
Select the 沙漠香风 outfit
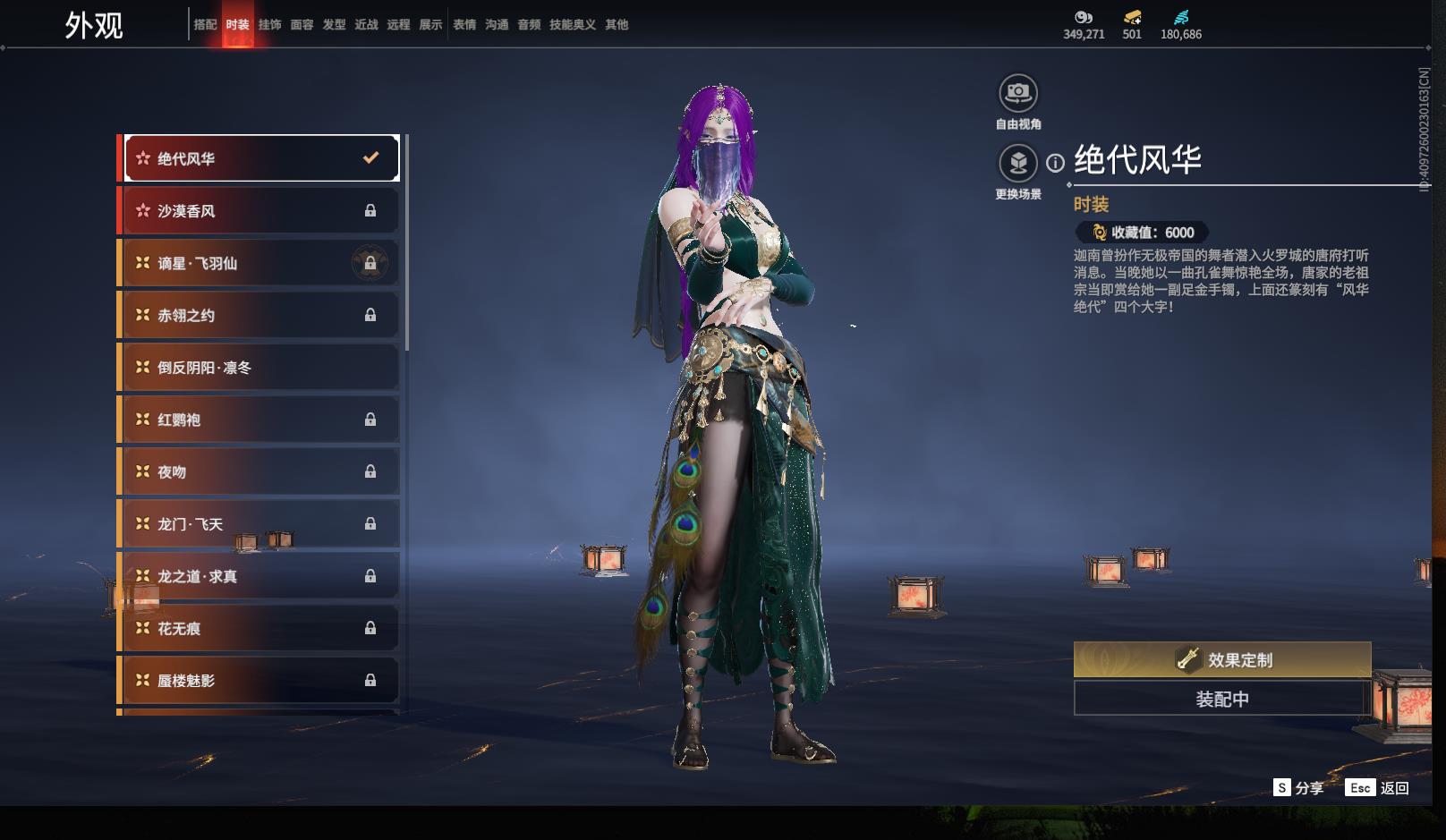259,211
